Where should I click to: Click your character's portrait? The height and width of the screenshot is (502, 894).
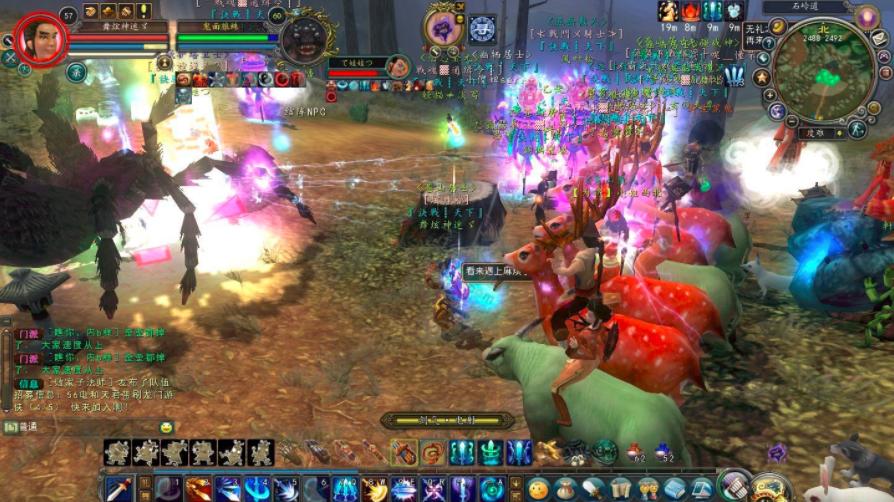pos(40,37)
